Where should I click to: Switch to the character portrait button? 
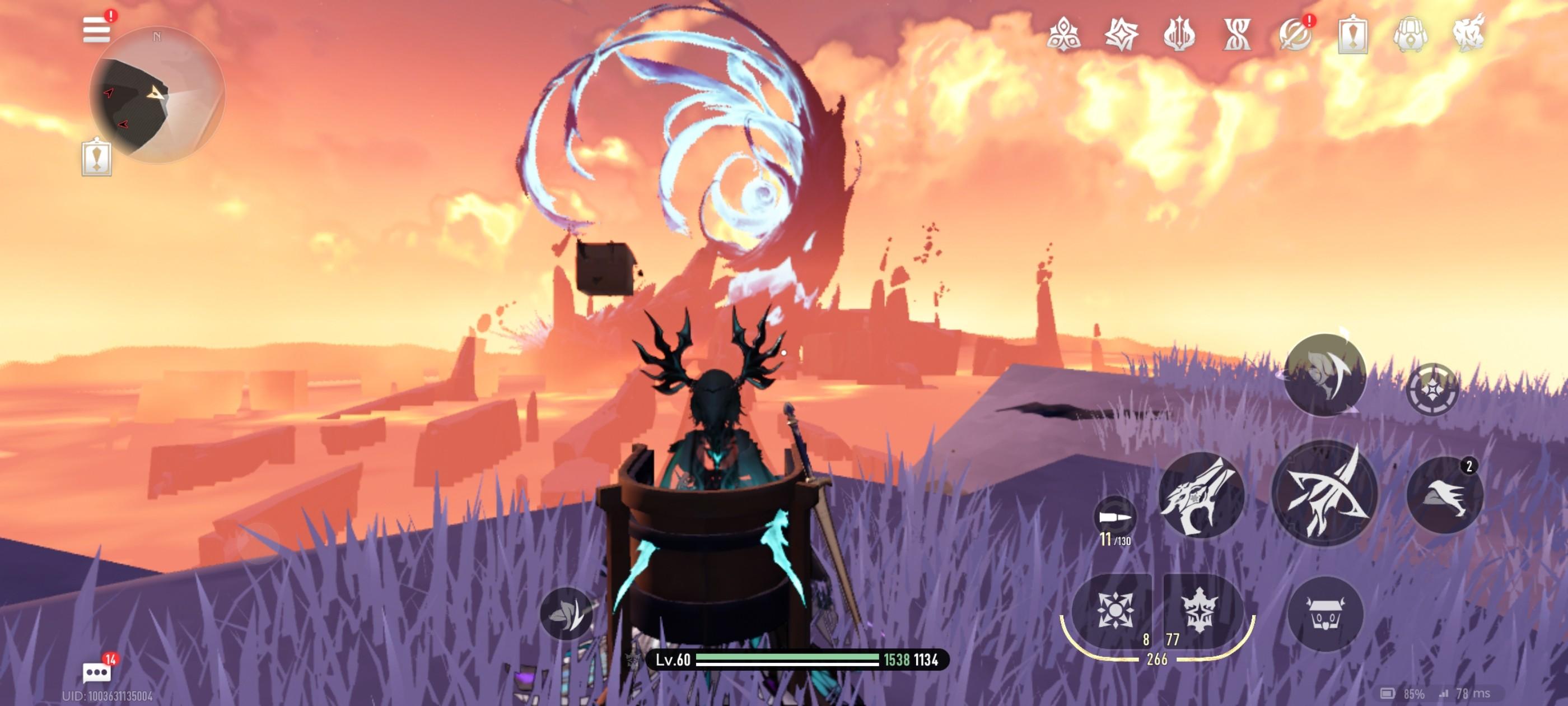coord(1324,375)
